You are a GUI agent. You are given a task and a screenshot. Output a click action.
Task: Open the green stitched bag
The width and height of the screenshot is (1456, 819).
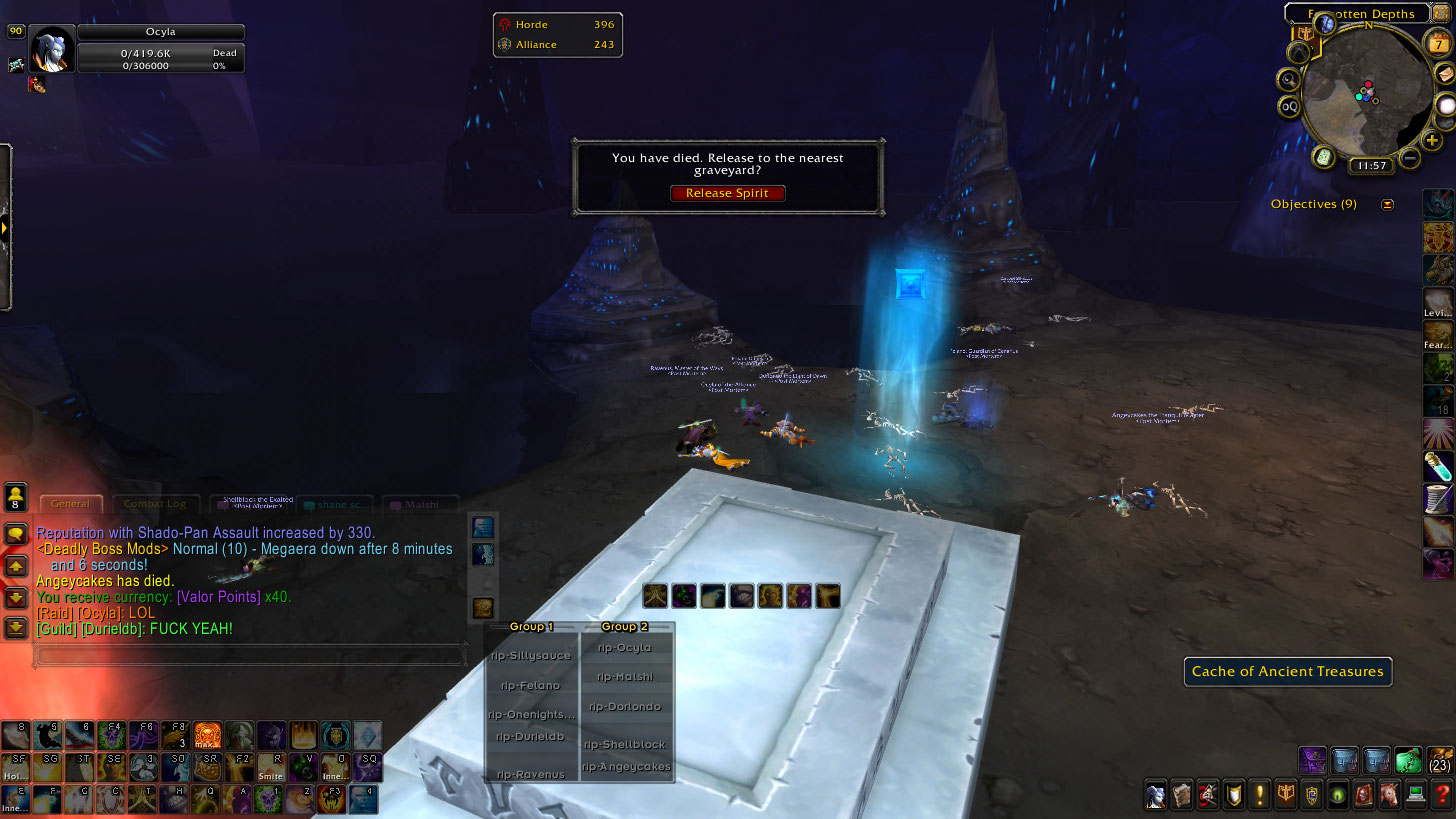pos(1408,760)
